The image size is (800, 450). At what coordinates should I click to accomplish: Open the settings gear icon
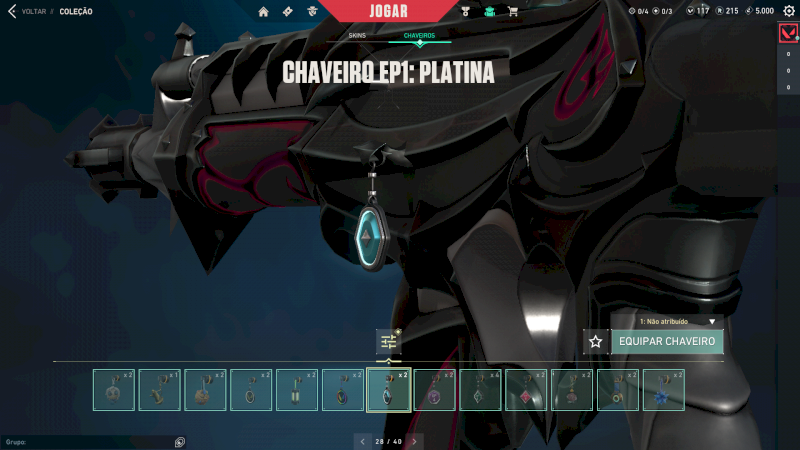point(788,11)
